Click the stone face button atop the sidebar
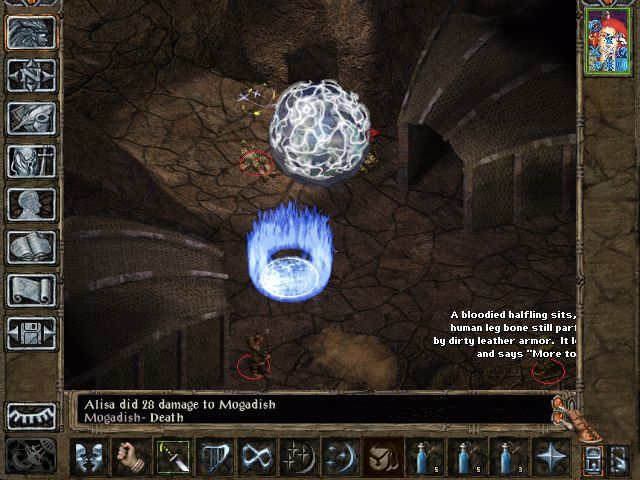640x480 pixels. click(x=31, y=32)
